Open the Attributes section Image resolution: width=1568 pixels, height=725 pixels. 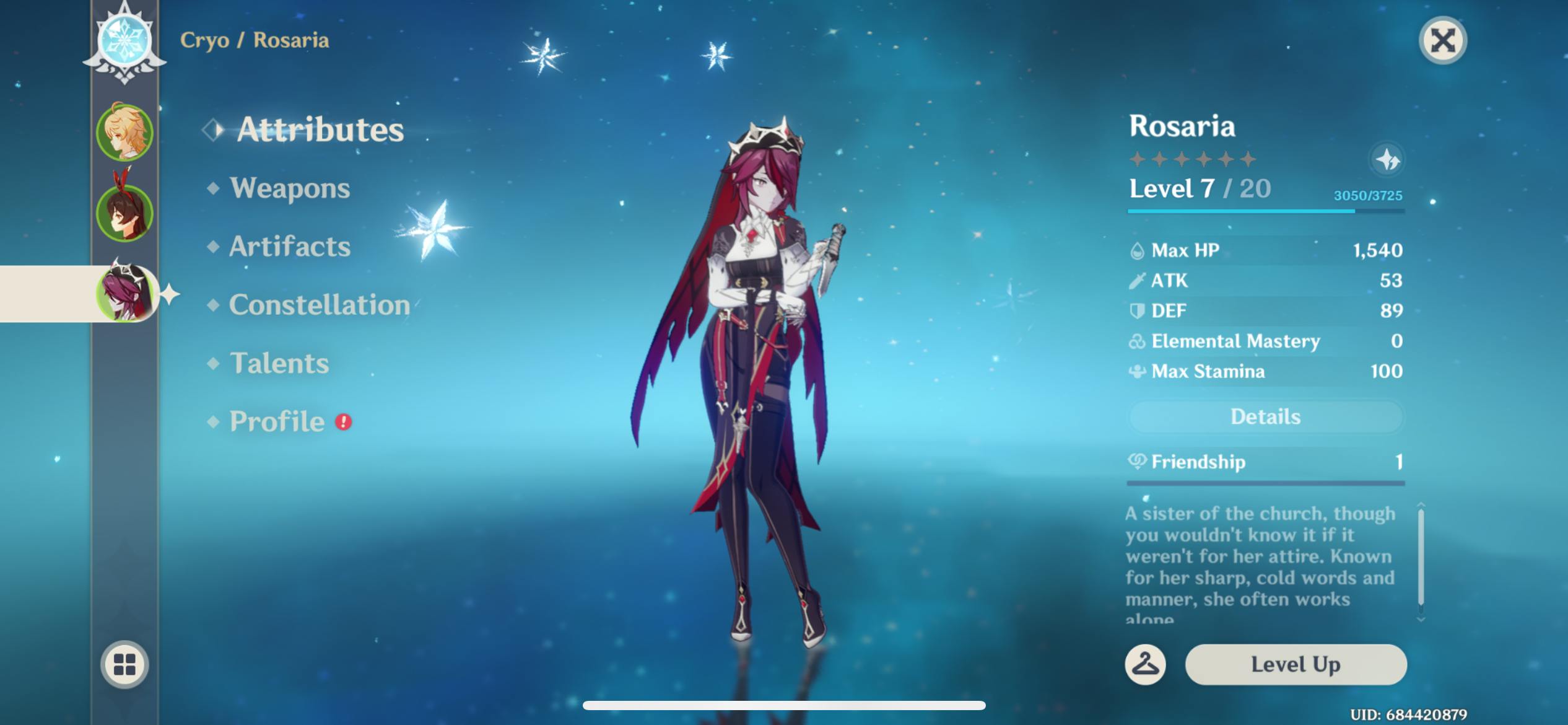[320, 130]
